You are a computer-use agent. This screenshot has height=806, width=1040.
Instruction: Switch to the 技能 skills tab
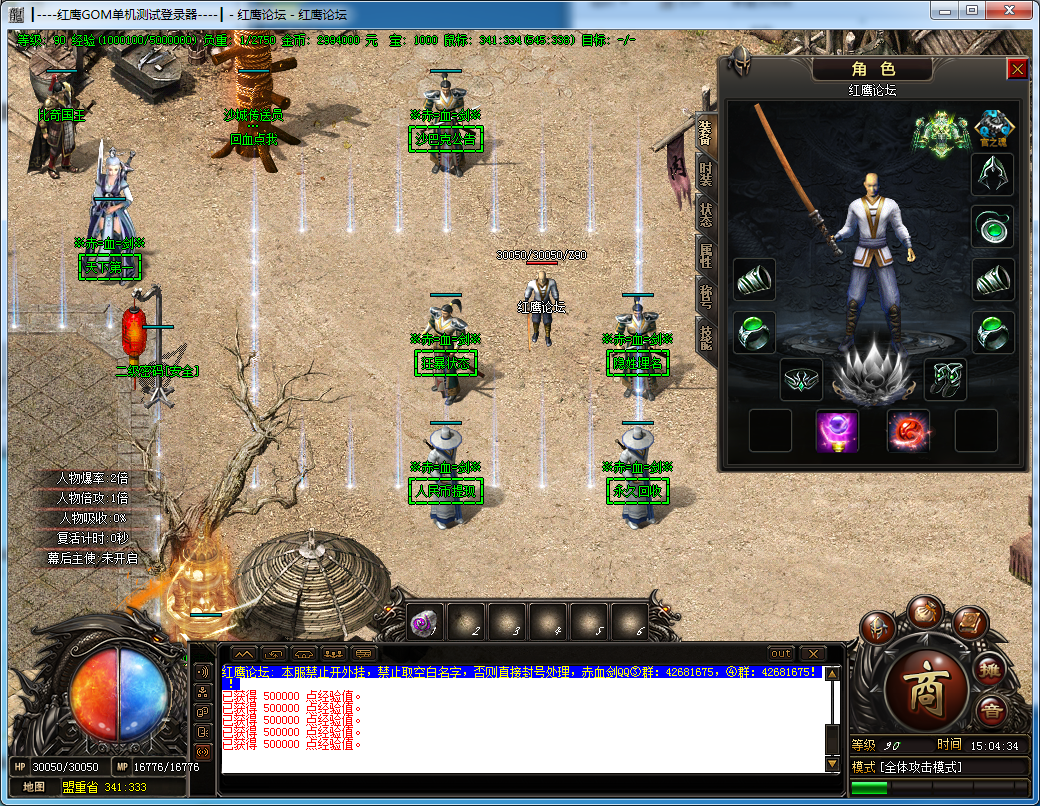[706, 338]
